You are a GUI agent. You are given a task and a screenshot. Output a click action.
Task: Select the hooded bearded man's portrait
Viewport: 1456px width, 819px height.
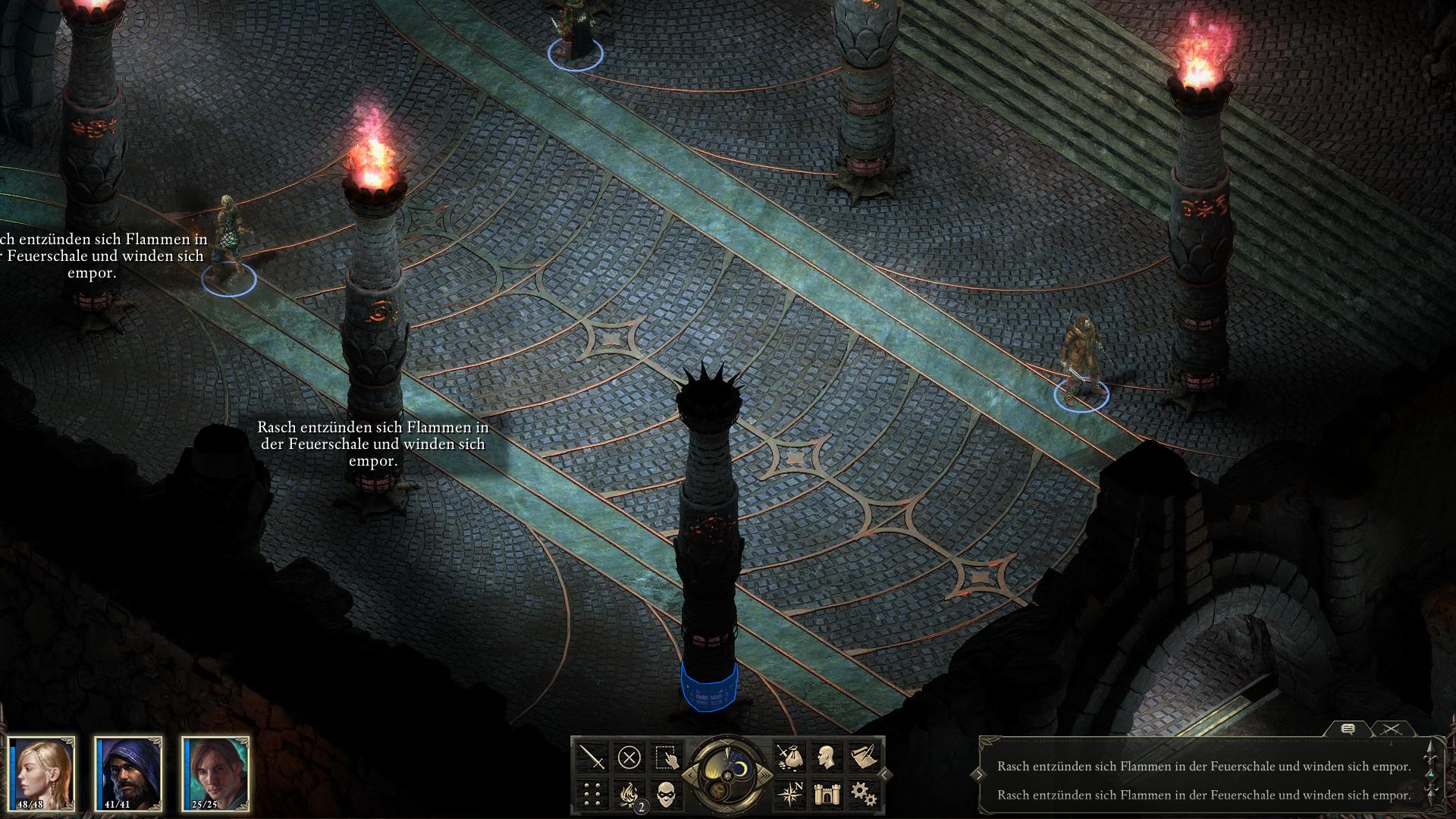[x=130, y=773]
